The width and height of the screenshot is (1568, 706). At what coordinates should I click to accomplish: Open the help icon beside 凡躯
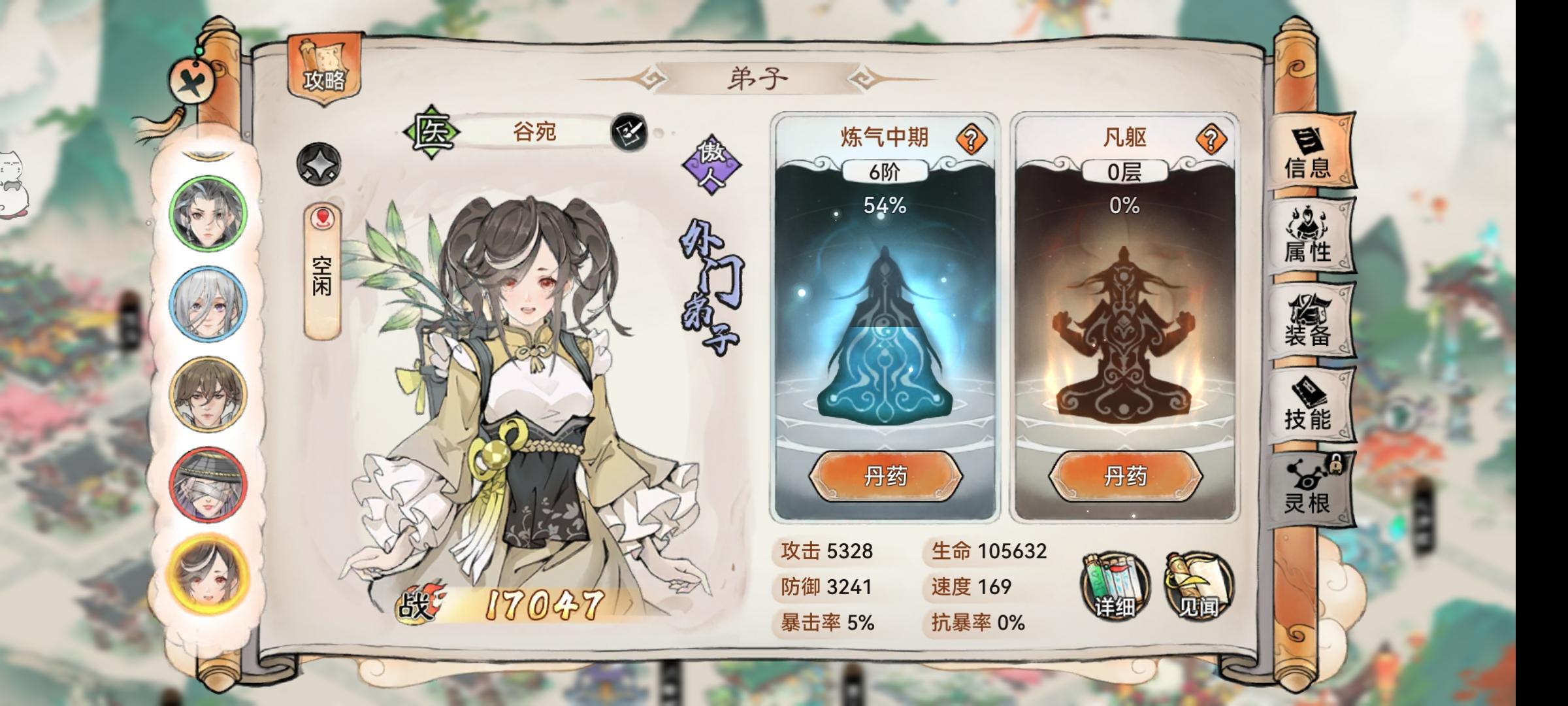pyautogui.click(x=1211, y=137)
